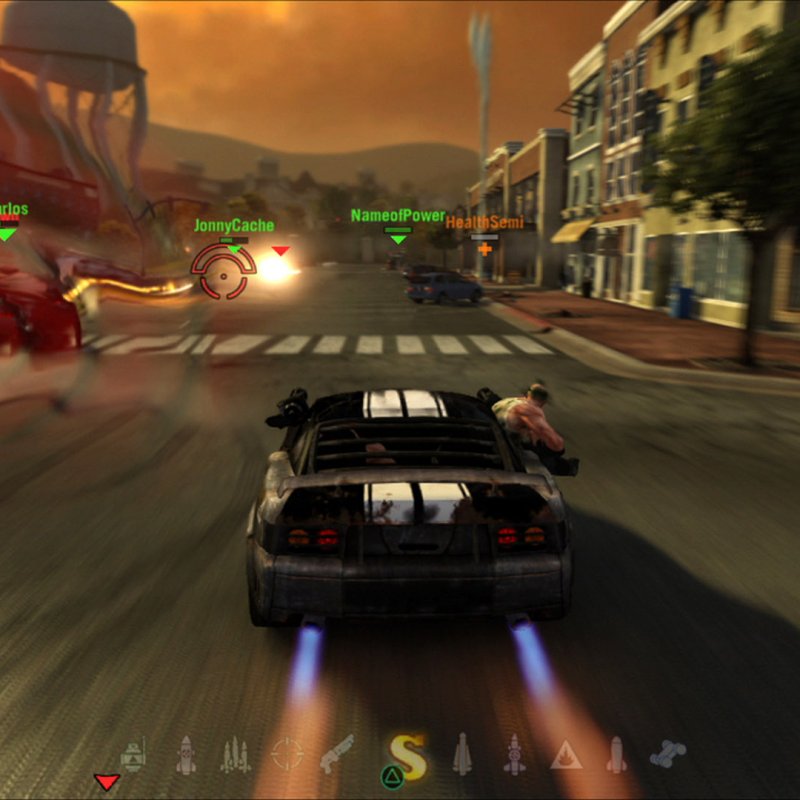The image size is (800, 800).
Task: Choose the crosshair targeting weapon icon
Action: click(287, 754)
